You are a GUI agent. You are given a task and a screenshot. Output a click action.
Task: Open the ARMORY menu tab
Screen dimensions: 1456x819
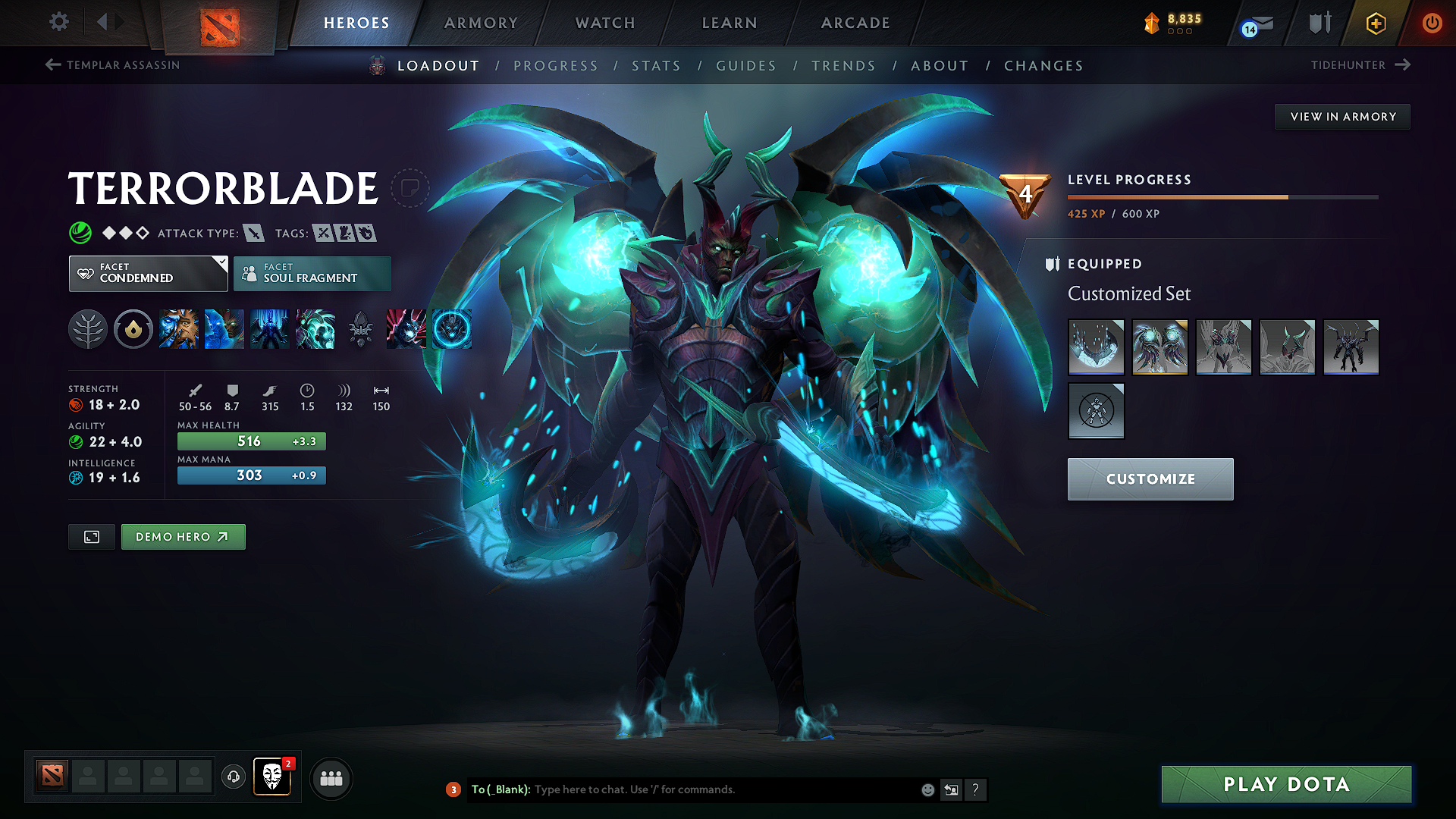click(481, 23)
